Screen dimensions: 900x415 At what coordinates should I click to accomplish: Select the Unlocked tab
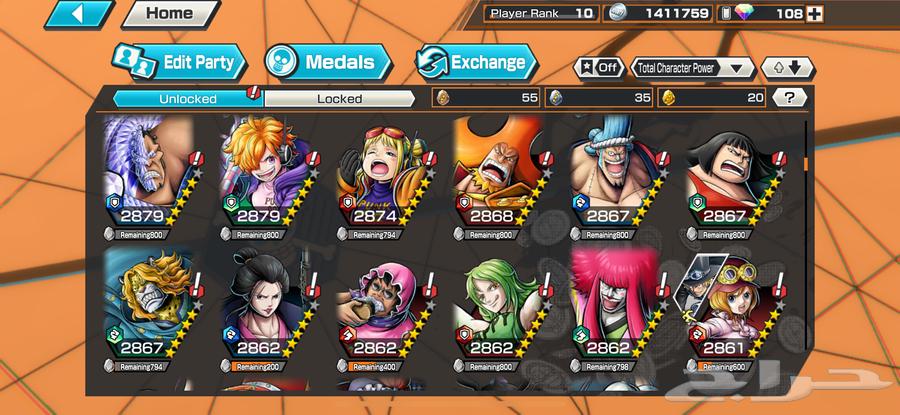(186, 98)
